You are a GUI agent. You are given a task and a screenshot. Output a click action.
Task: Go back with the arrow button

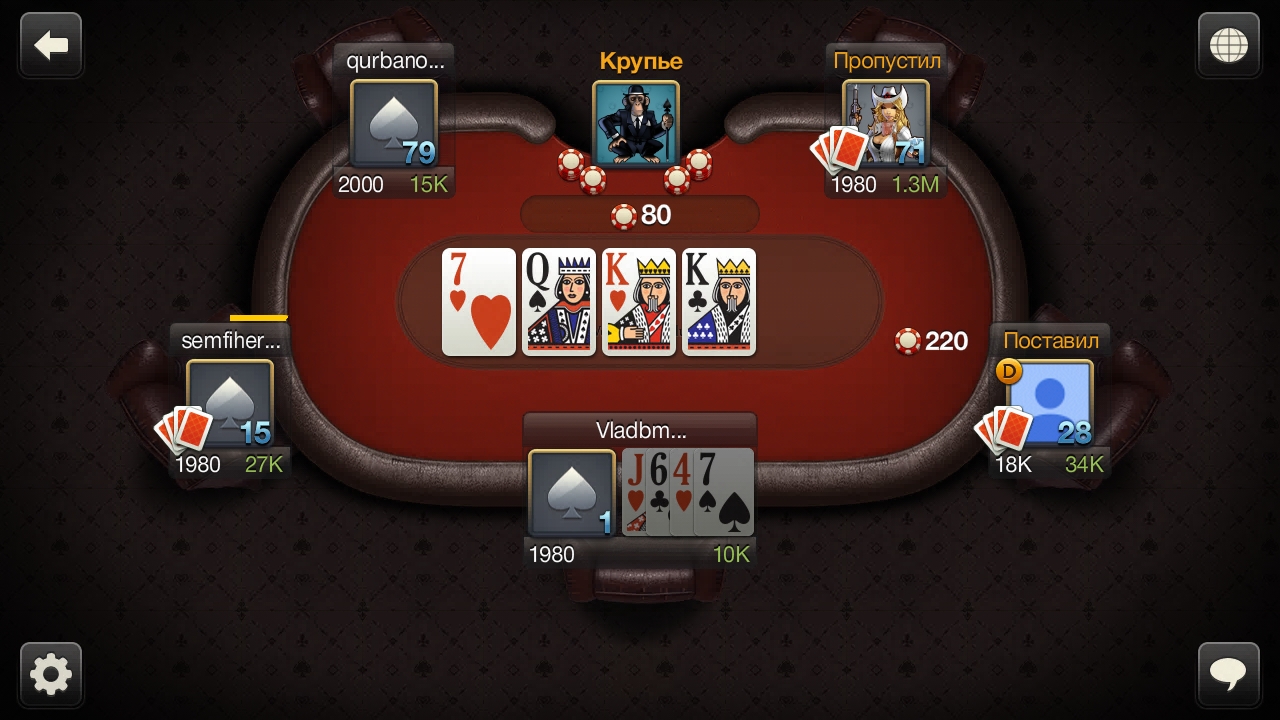point(51,45)
